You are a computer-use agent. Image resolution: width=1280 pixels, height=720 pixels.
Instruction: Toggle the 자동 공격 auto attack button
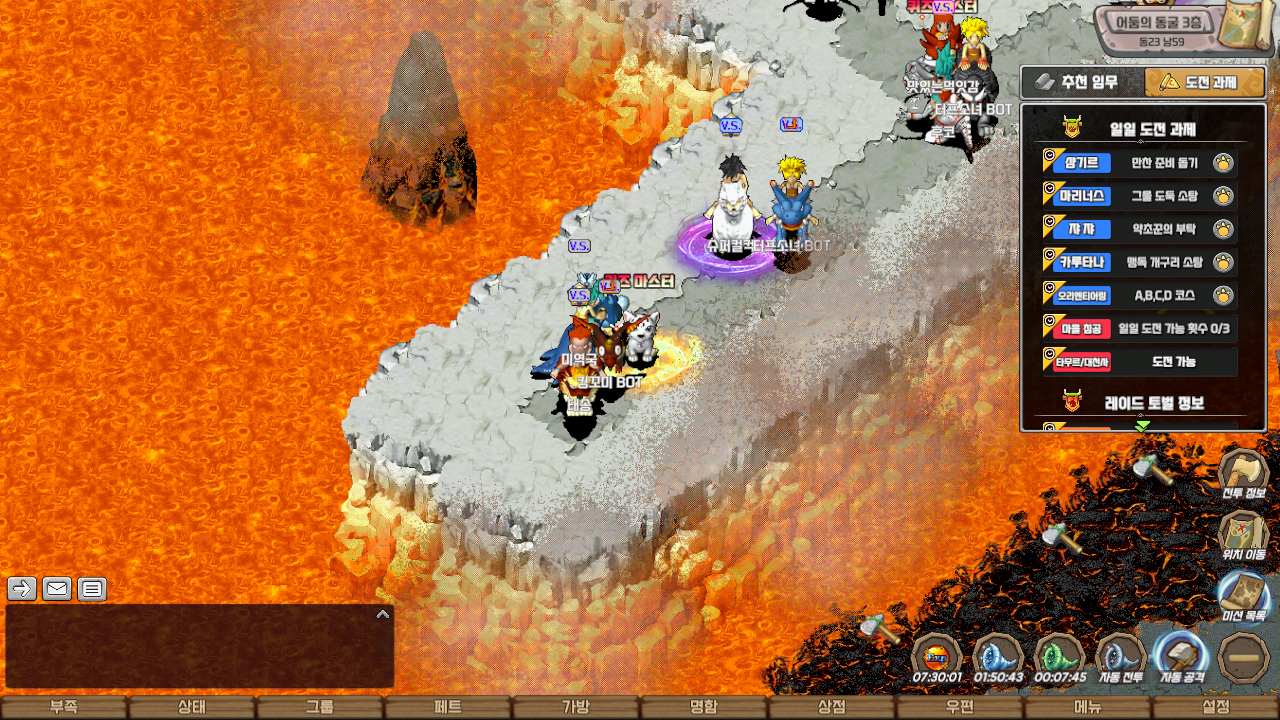click(1181, 658)
